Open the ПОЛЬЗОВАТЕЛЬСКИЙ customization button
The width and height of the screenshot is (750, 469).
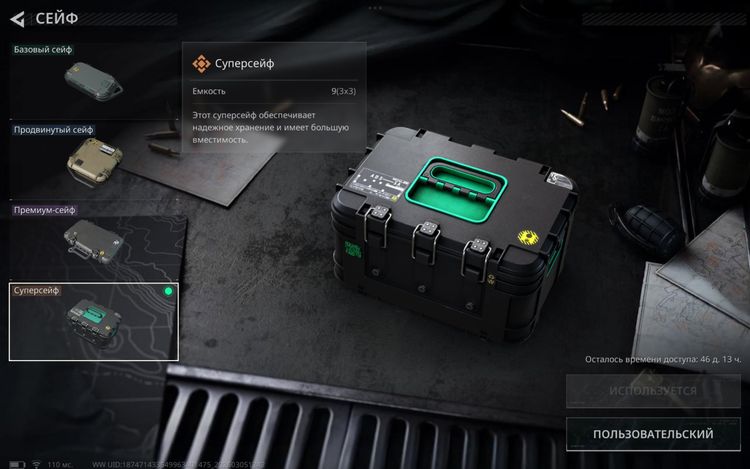tap(653, 434)
